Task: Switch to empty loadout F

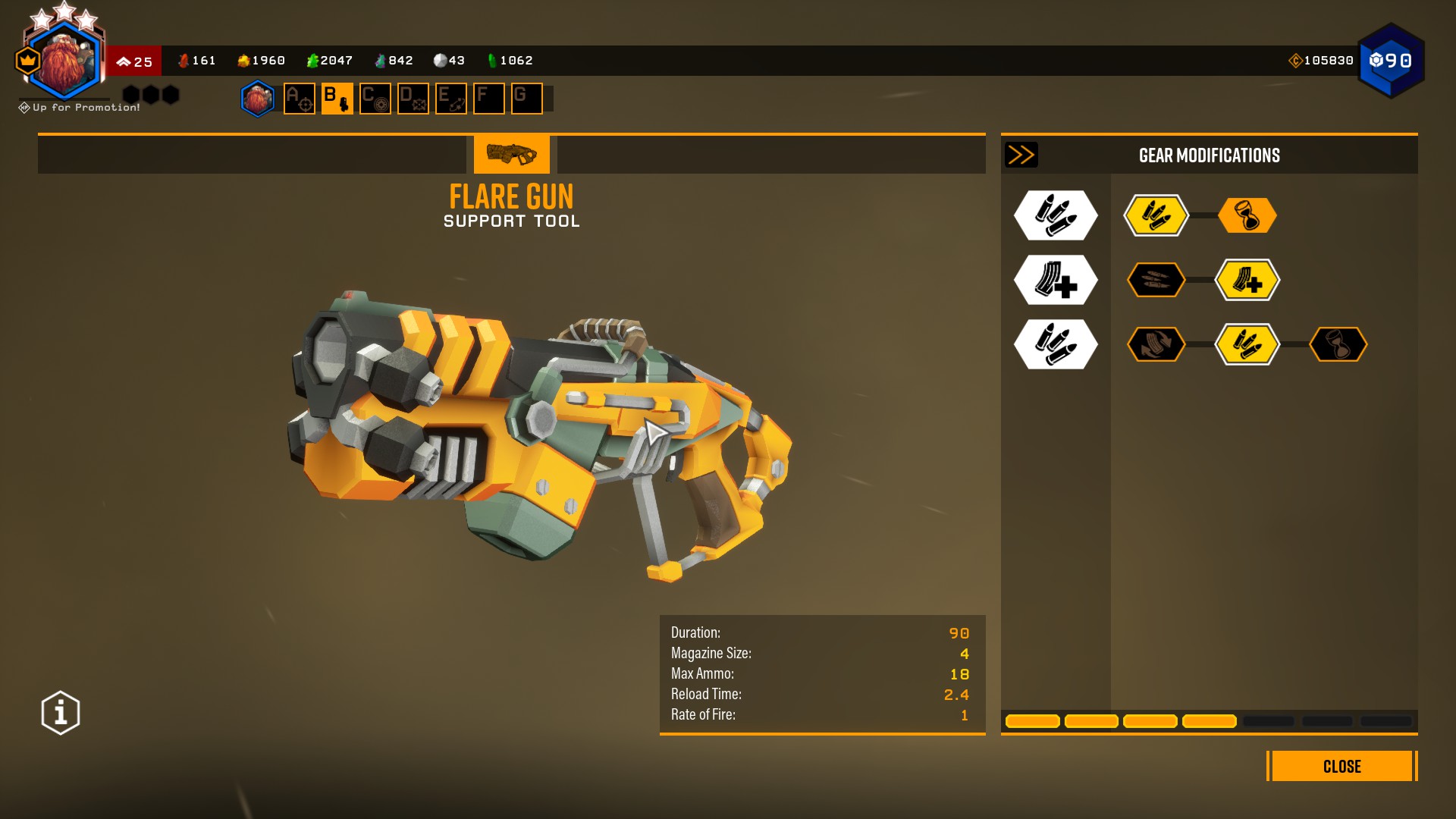Action: (x=488, y=99)
